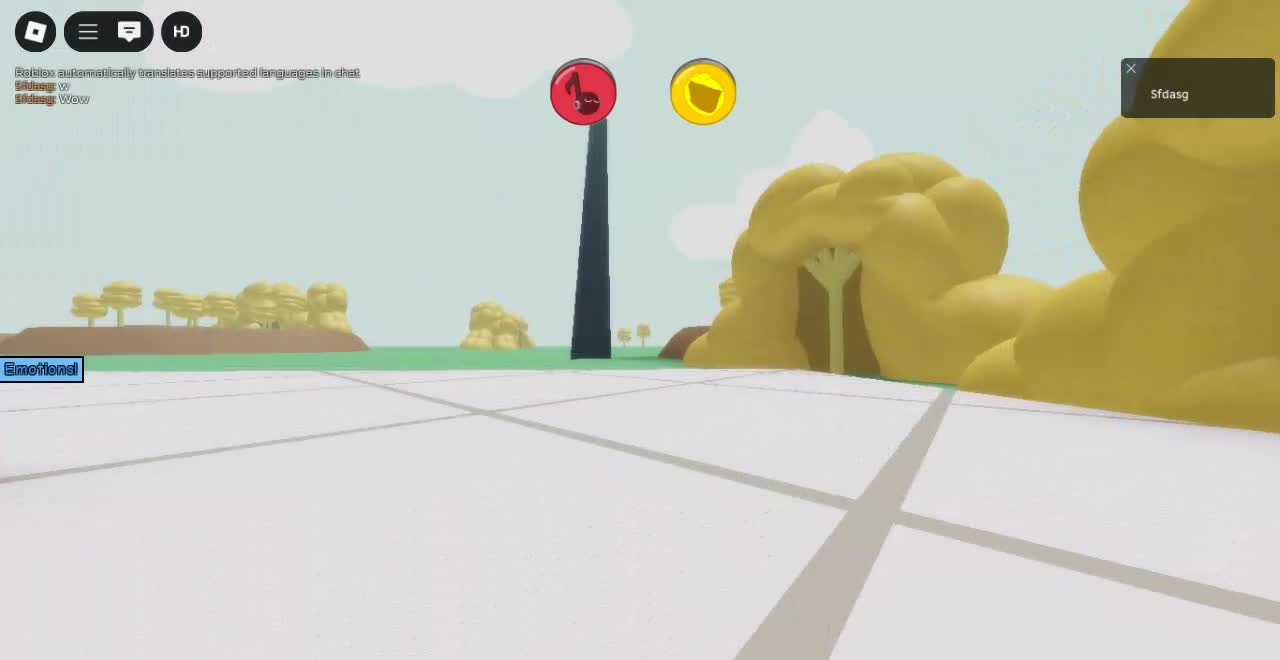Image resolution: width=1280 pixels, height=660 pixels.
Task: Open the Roblox logo menu
Action: (x=35, y=32)
